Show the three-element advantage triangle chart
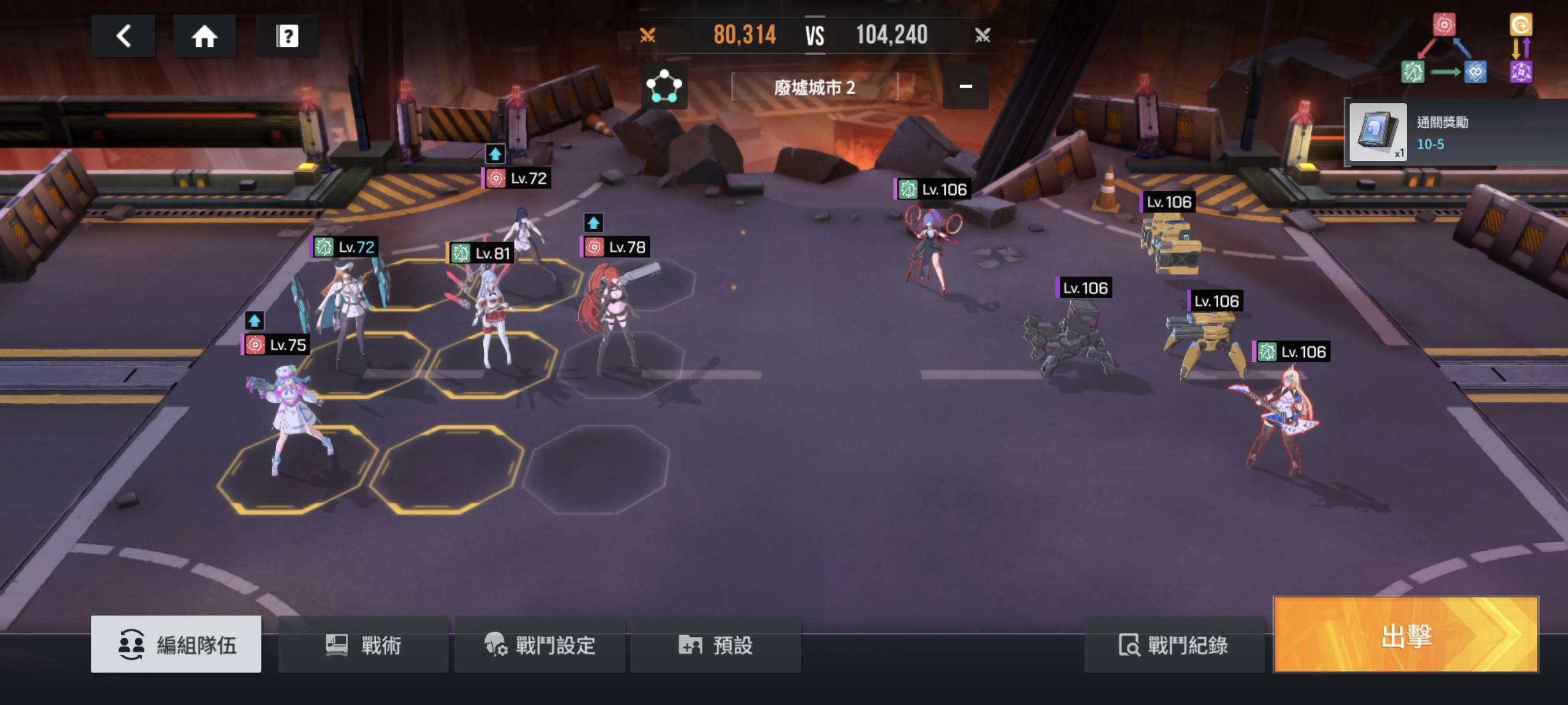 point(1444,50)
